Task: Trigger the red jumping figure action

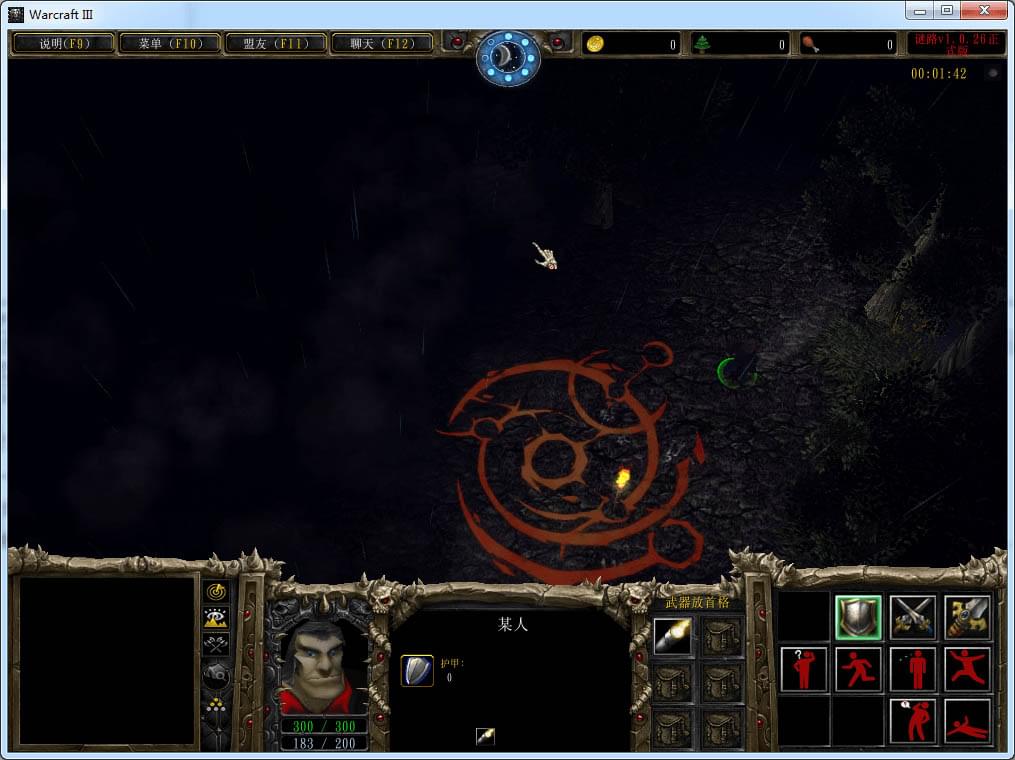Action: [x=967, y=669]
